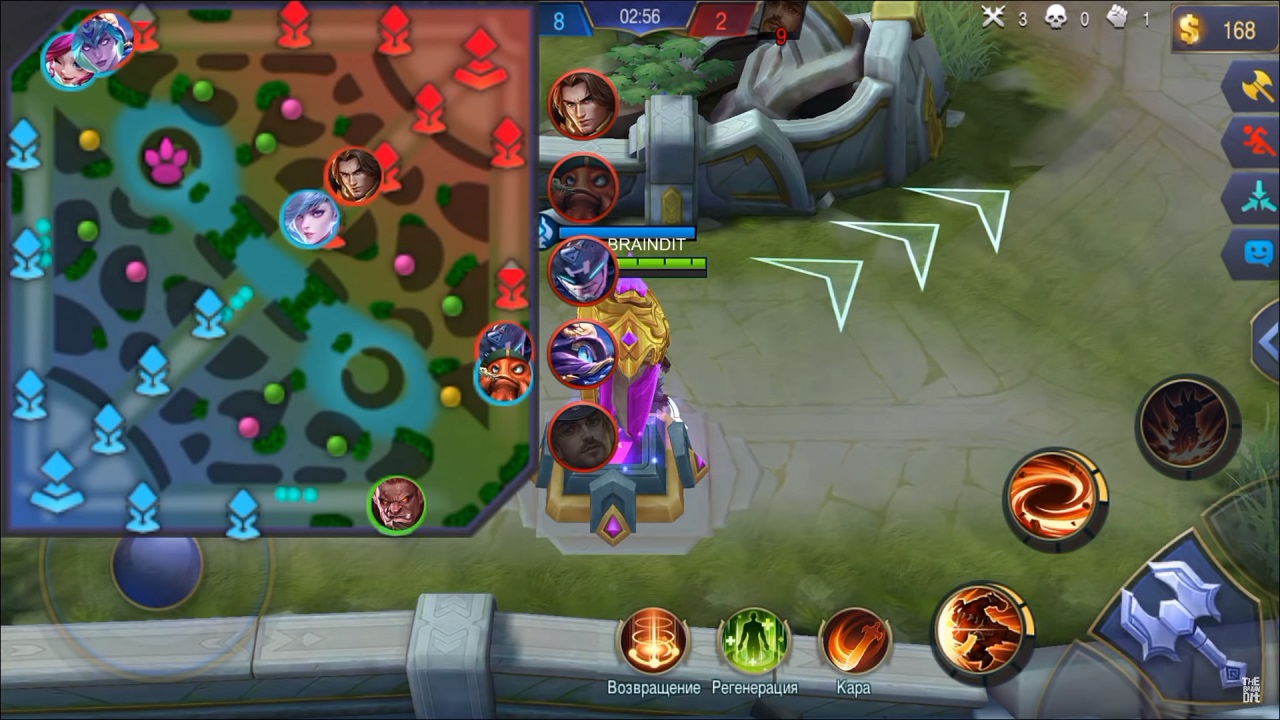This screenshot has width=1280, height=720.
Task: Select the long-haired hero portrait in the column
Action: pos(583,104)
